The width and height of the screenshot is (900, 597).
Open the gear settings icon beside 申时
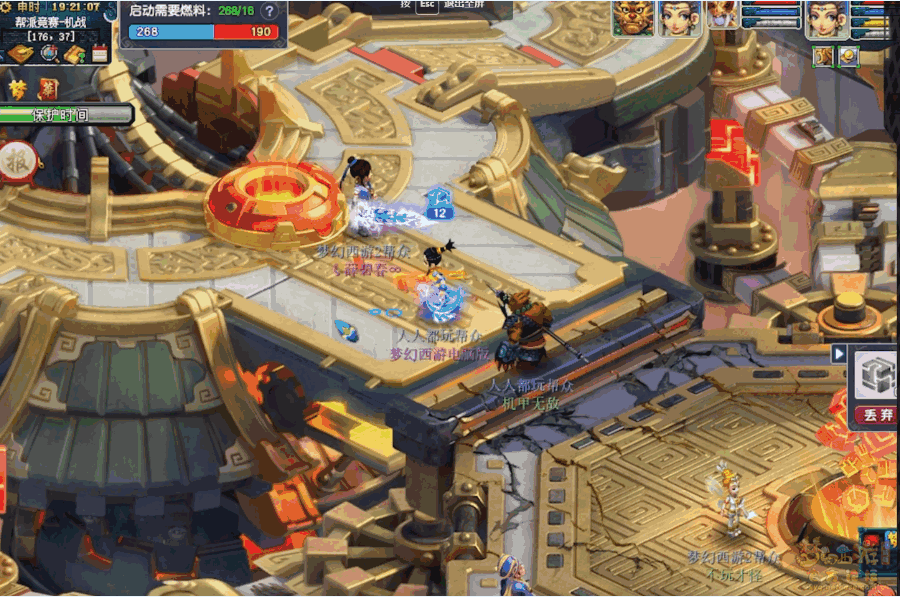8,7
